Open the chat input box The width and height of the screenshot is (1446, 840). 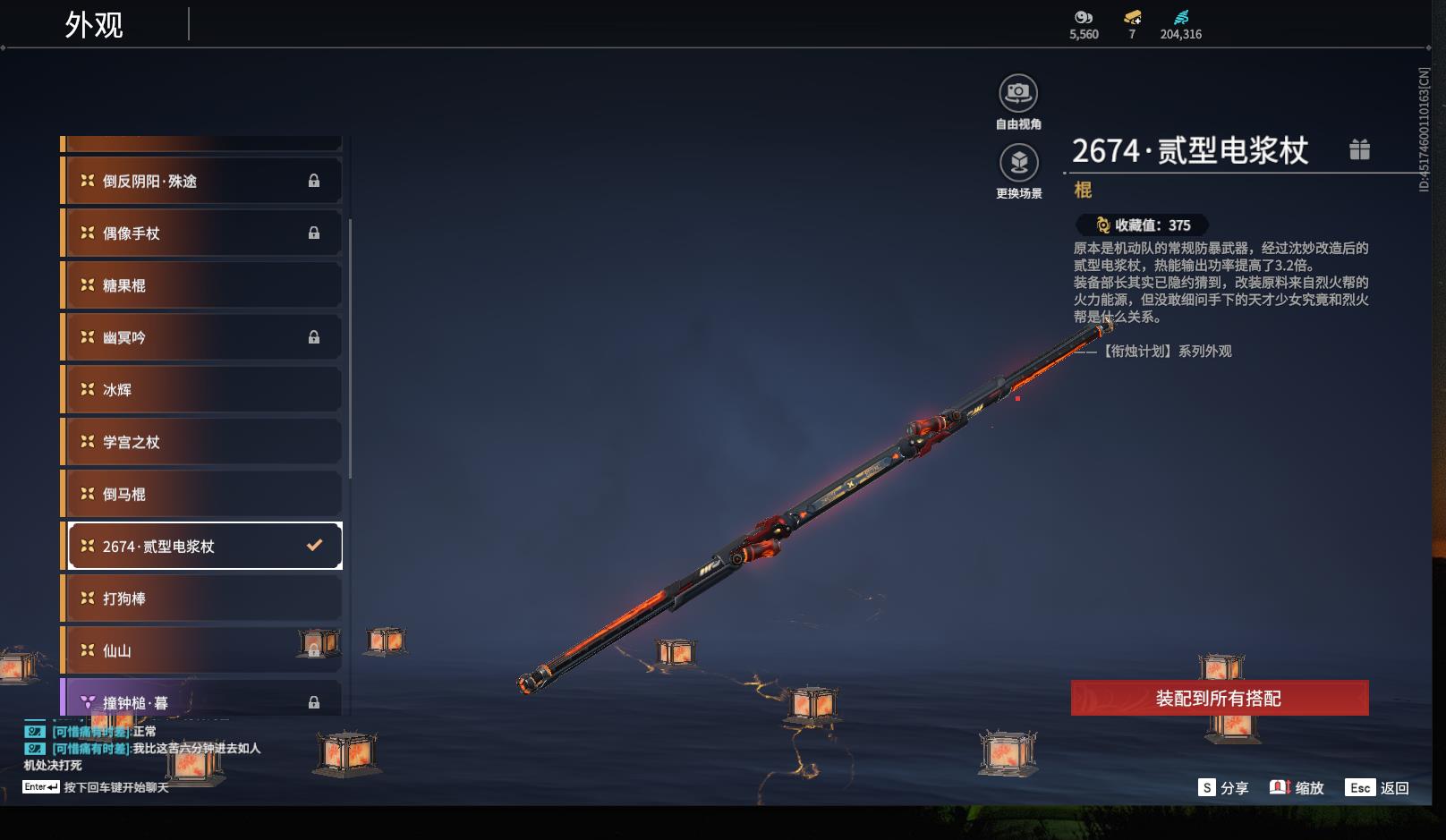[96, 787]
